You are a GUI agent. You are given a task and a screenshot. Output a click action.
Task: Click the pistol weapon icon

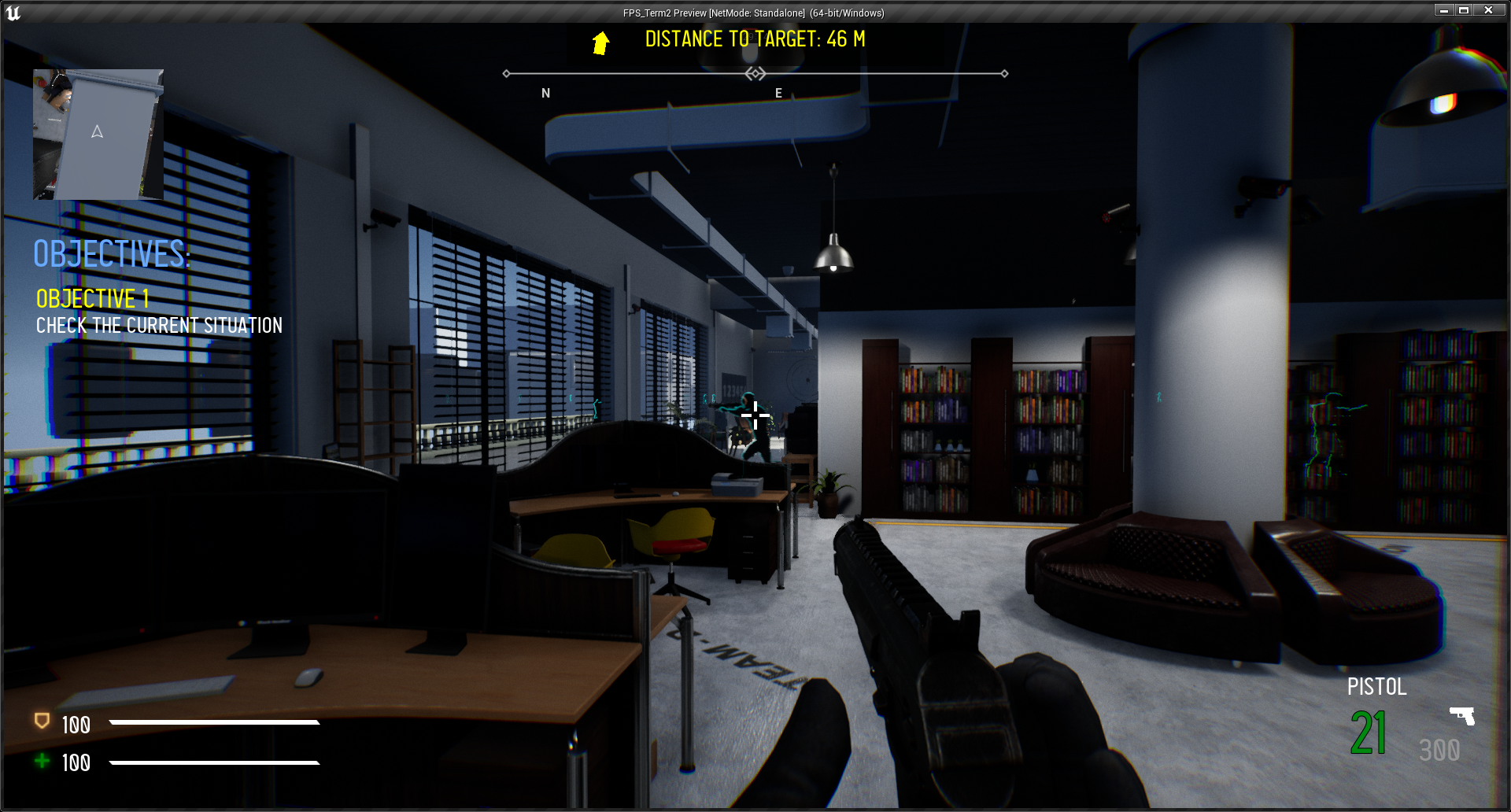point(1462,715)
